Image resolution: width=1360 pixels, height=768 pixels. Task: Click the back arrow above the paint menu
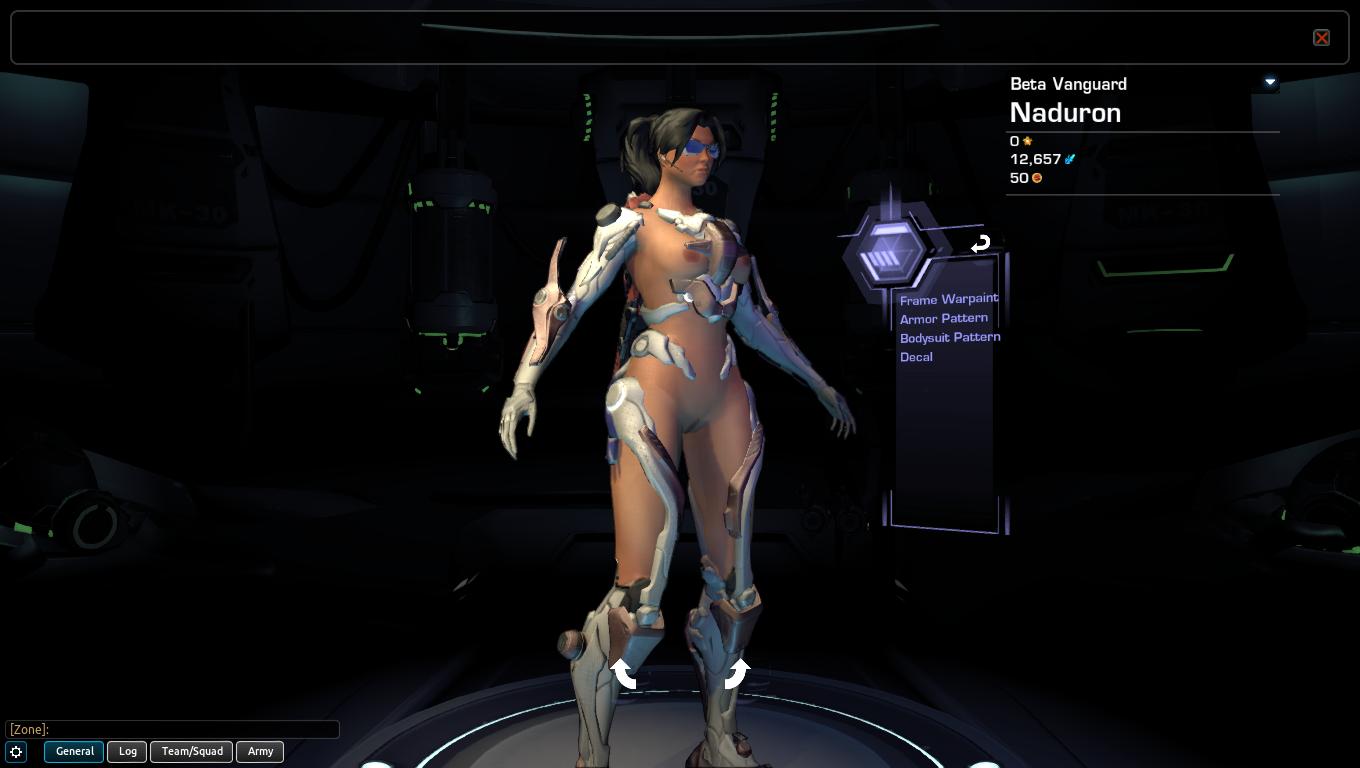pos(980,243)
